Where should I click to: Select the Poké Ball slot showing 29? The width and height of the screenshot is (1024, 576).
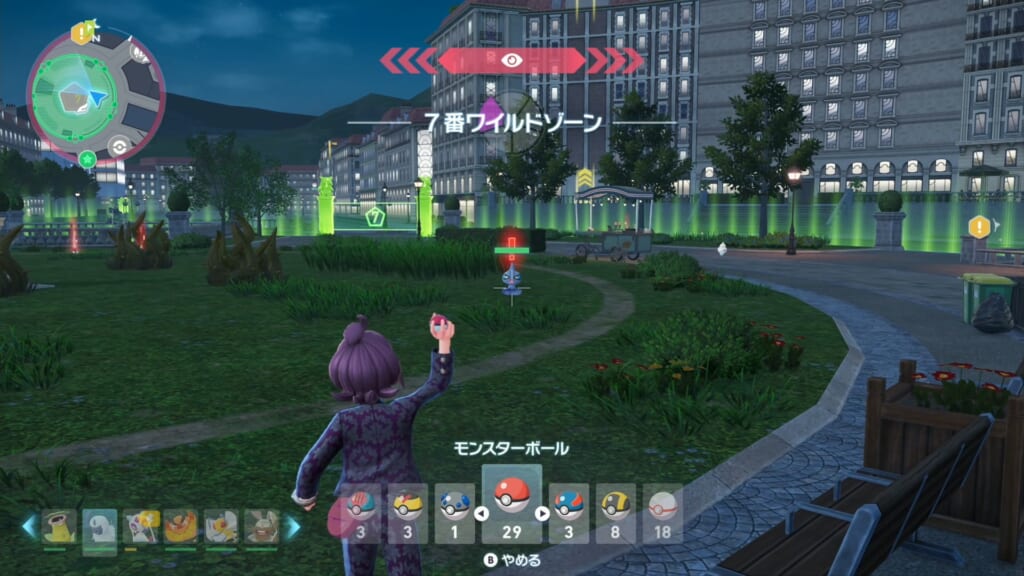click(512, 505)
